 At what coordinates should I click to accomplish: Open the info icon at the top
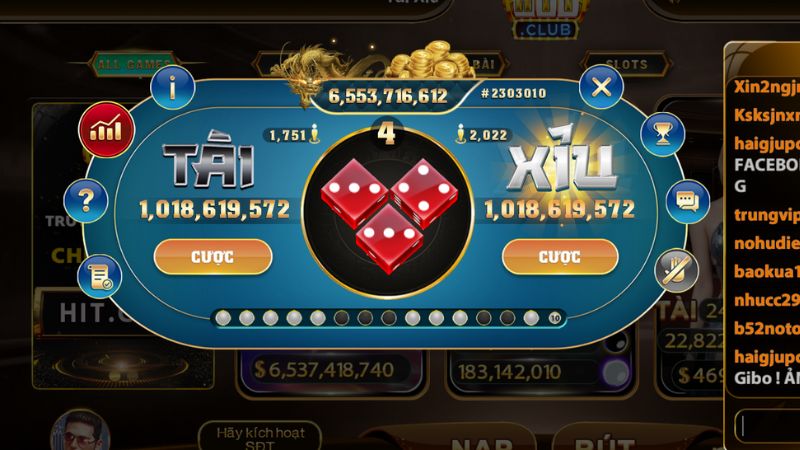click(173, 87)
